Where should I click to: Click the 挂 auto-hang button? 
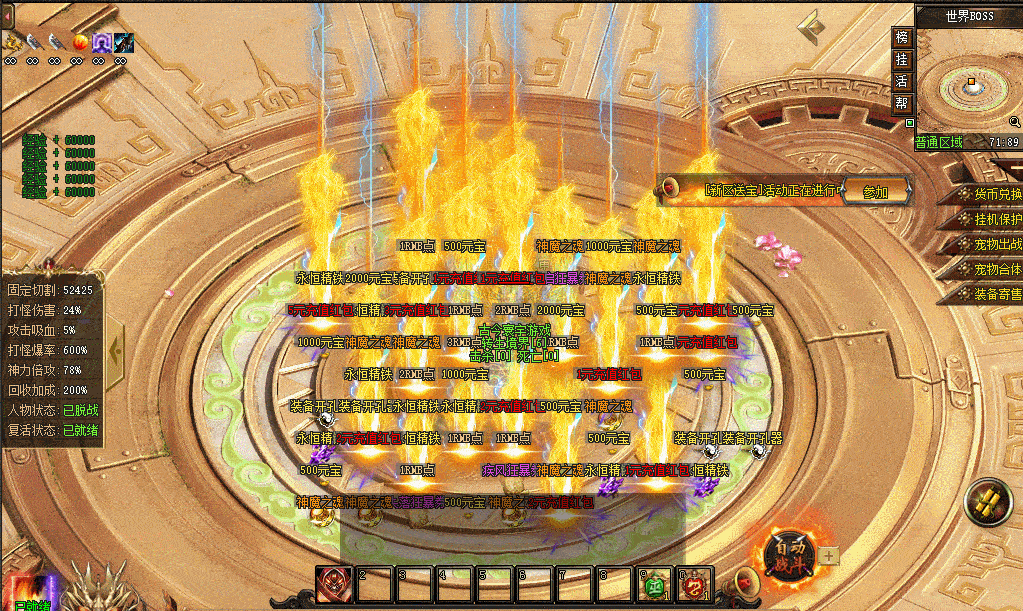[902, 59]
